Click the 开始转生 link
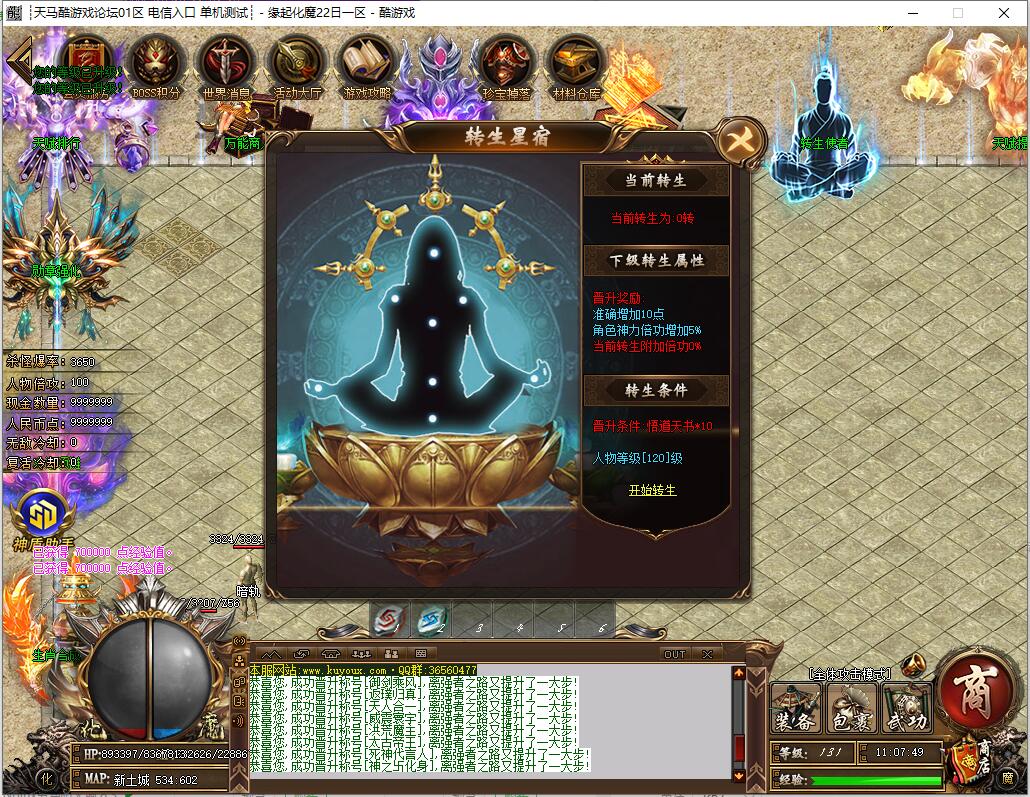 coord(652,490)
